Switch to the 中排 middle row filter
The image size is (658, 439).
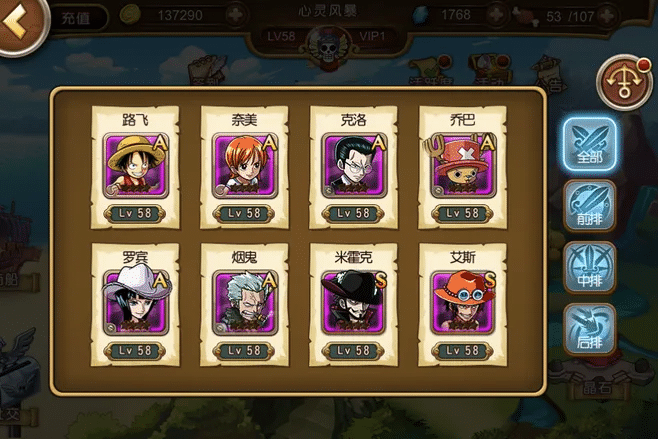coord(589,267)
